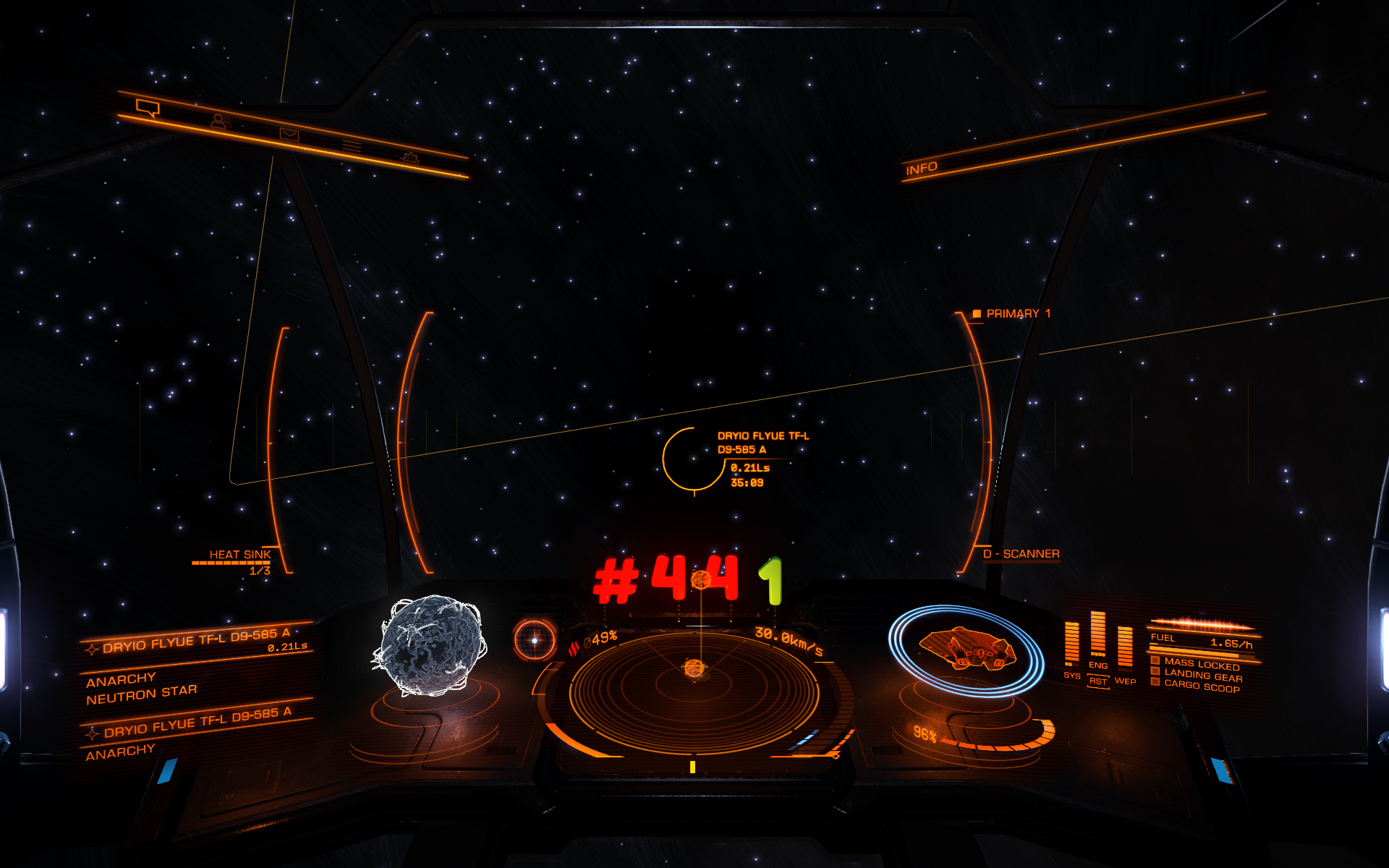Screen dimensions: 1389x868
Task: Select the top DRYIO FLYUE TF-L D9-585 A target entry
Action: click(195, 641)
